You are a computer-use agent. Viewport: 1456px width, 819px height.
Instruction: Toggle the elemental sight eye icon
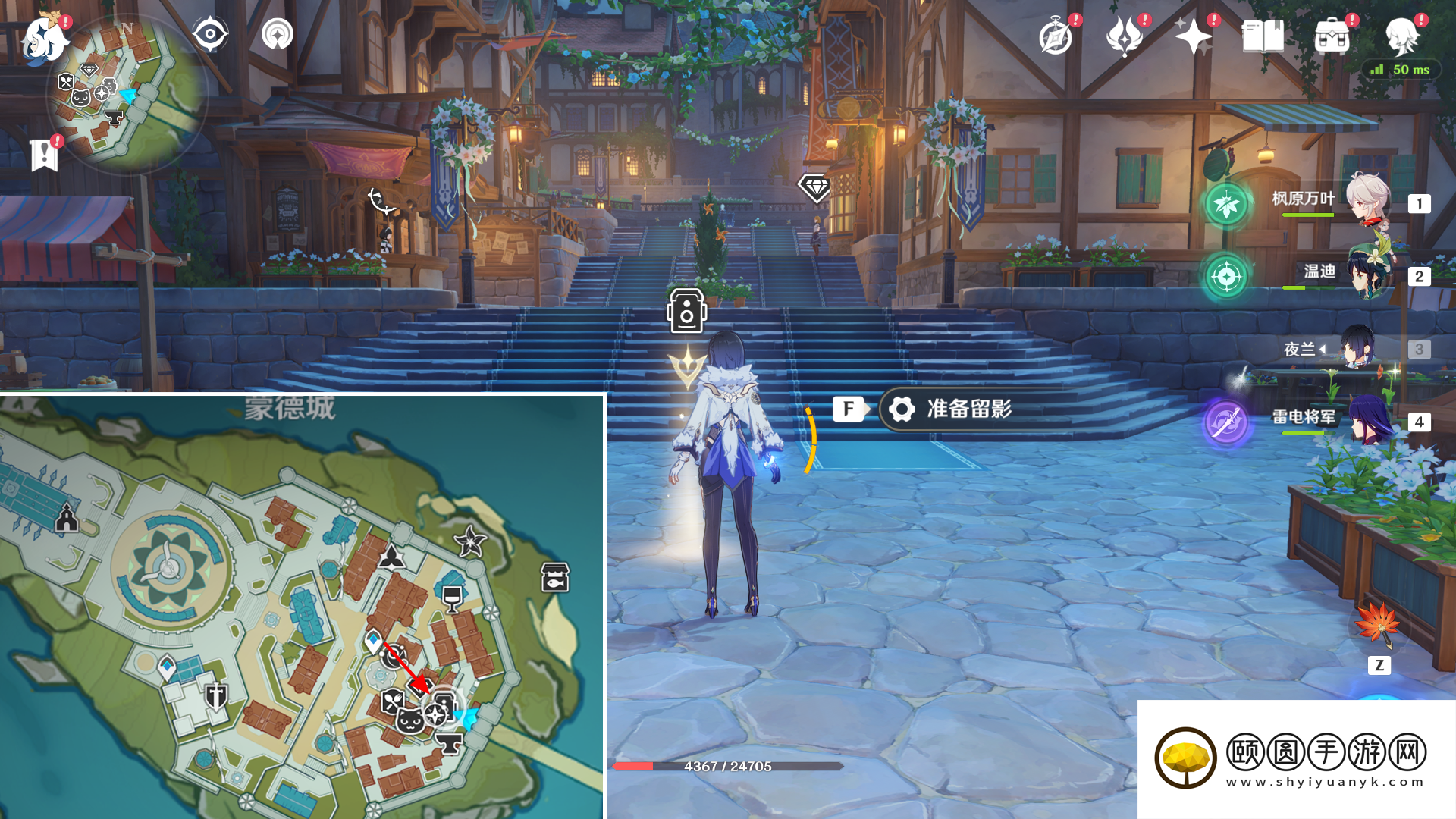click(209, 35)
